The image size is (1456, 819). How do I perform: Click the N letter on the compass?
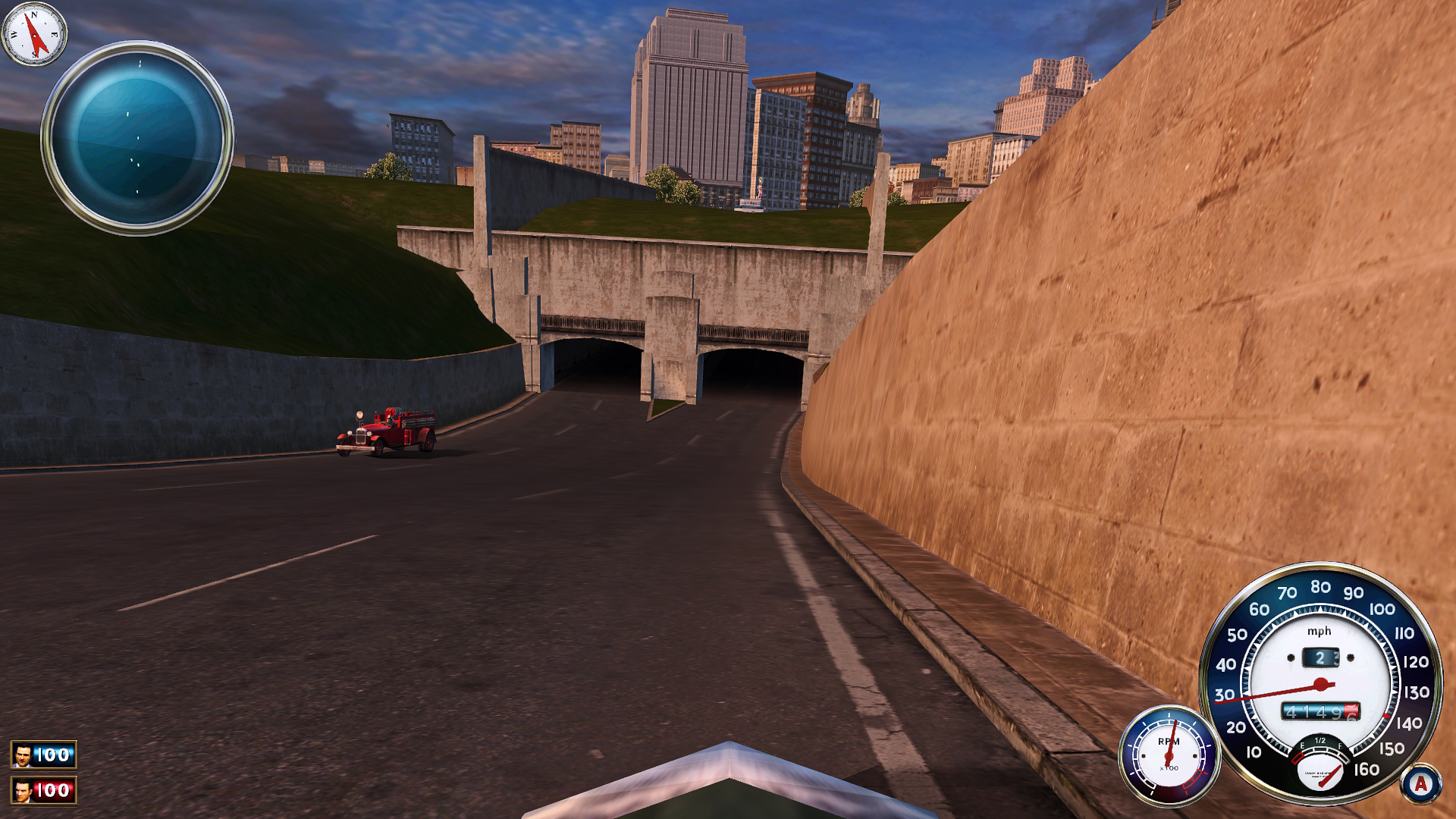pos(34,15)
